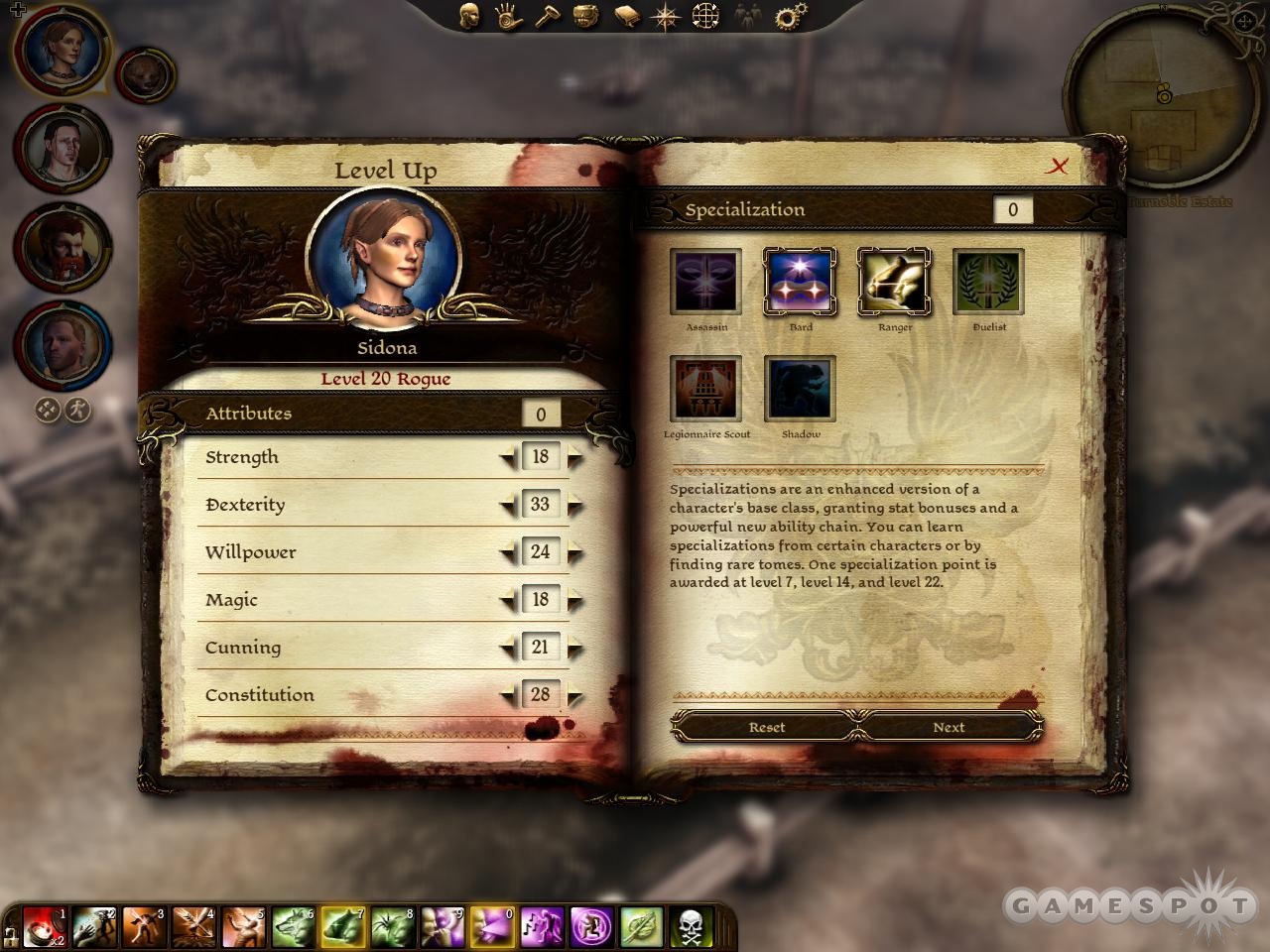The width and height of the screenshot is (1270, 952).
Task: Add a point to Constitution
Action: pos(574,696)
